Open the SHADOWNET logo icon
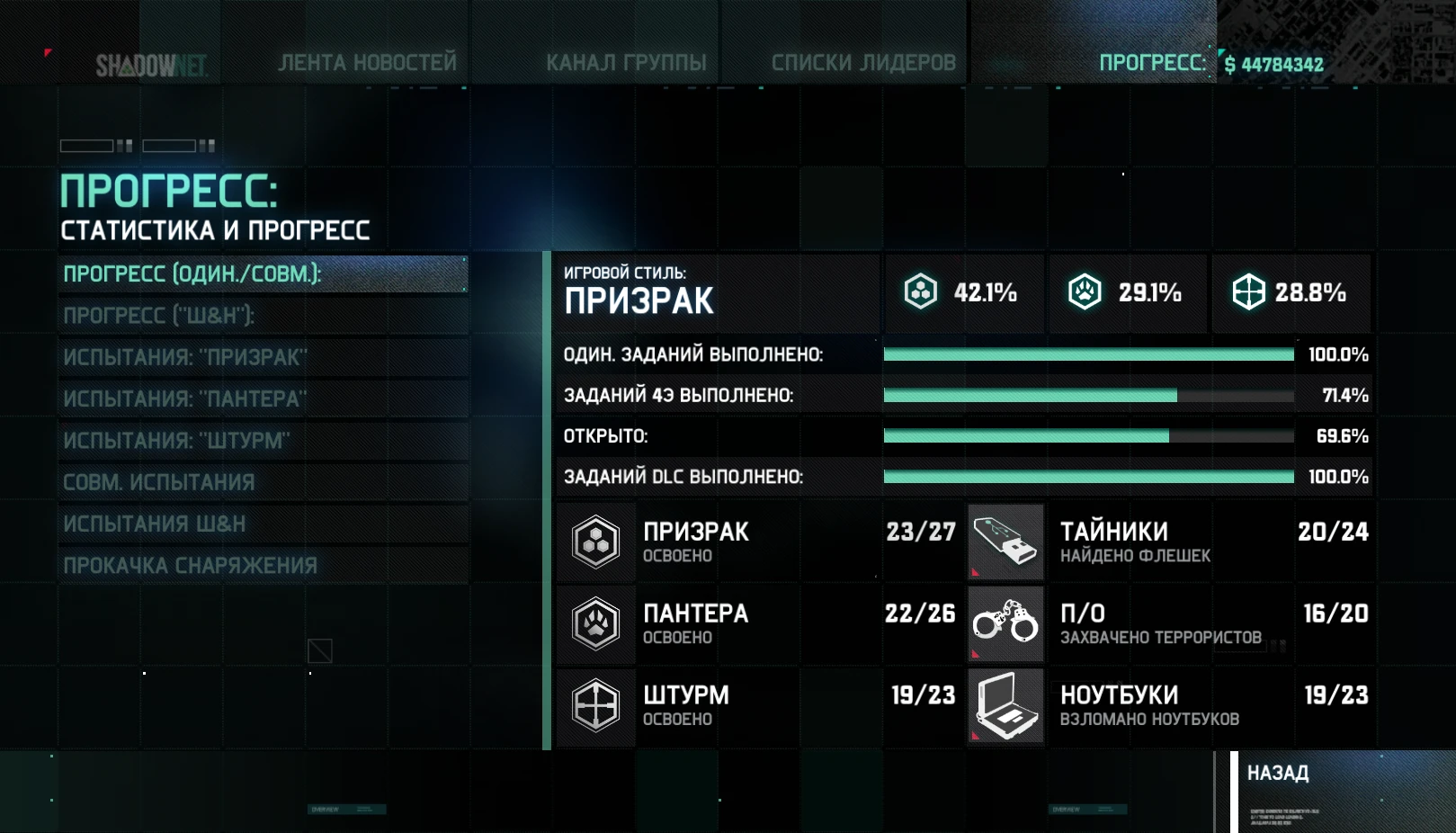The width and height of the screenshot is (1456, 833). coord(153,64)
